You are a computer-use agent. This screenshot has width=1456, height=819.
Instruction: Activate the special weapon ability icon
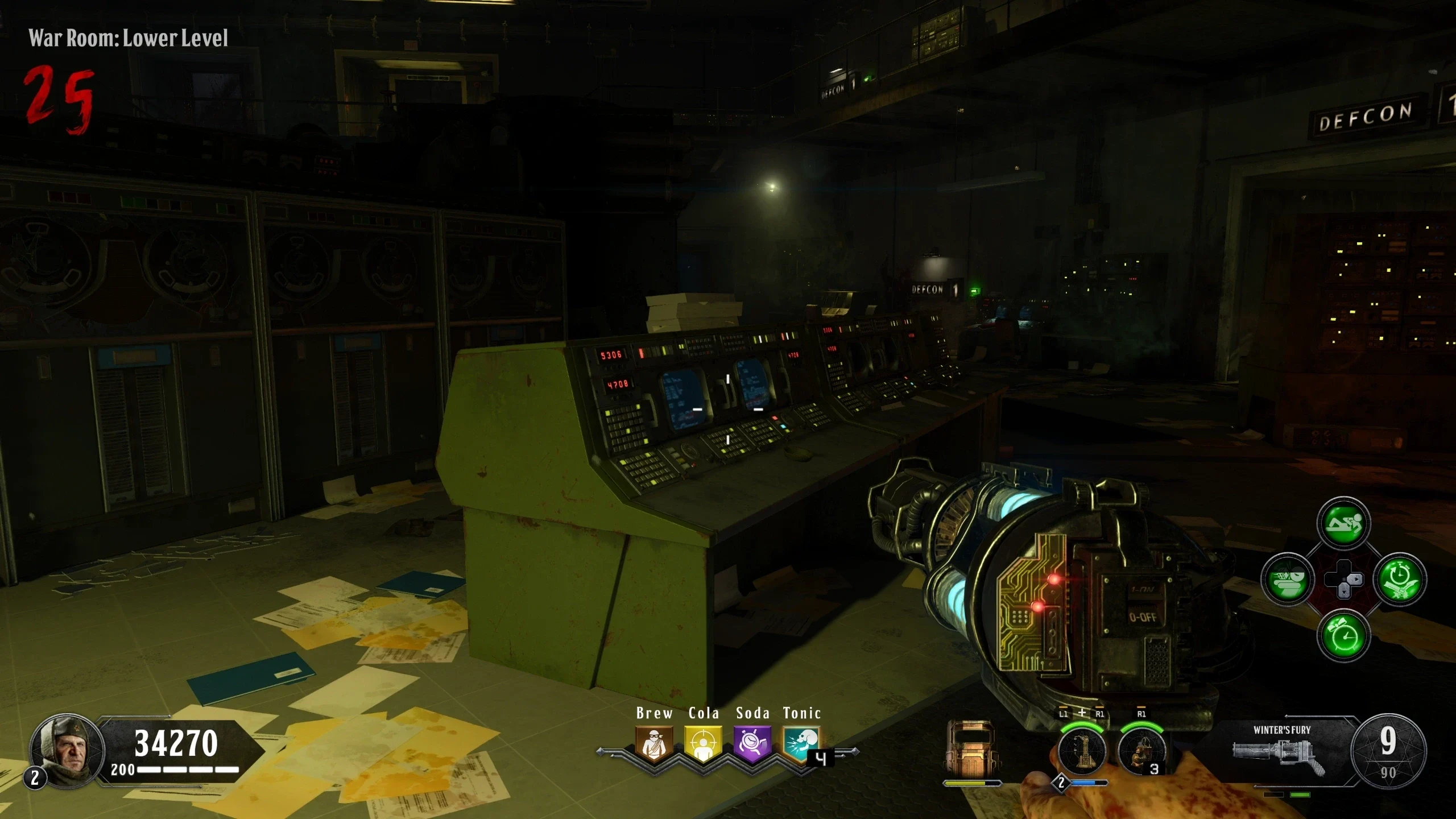point(1082,751)
